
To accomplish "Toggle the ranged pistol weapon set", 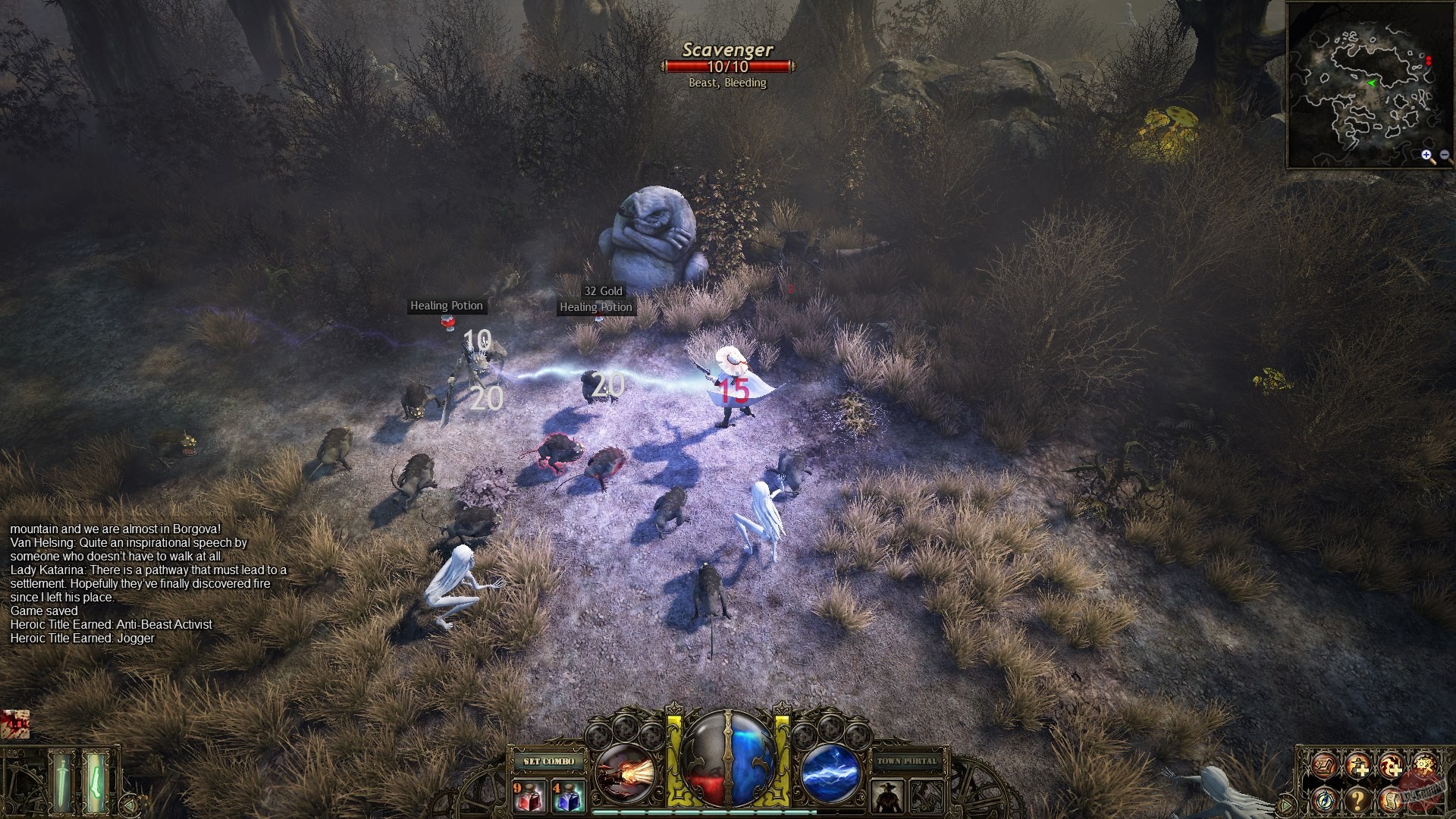I will pyautogui.click(x=96, y=783).
